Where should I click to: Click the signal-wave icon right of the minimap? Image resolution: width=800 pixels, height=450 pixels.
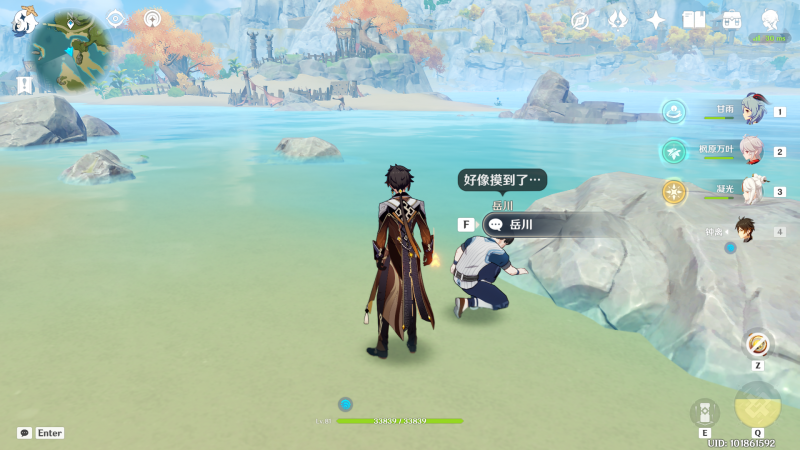coord(152,18)
